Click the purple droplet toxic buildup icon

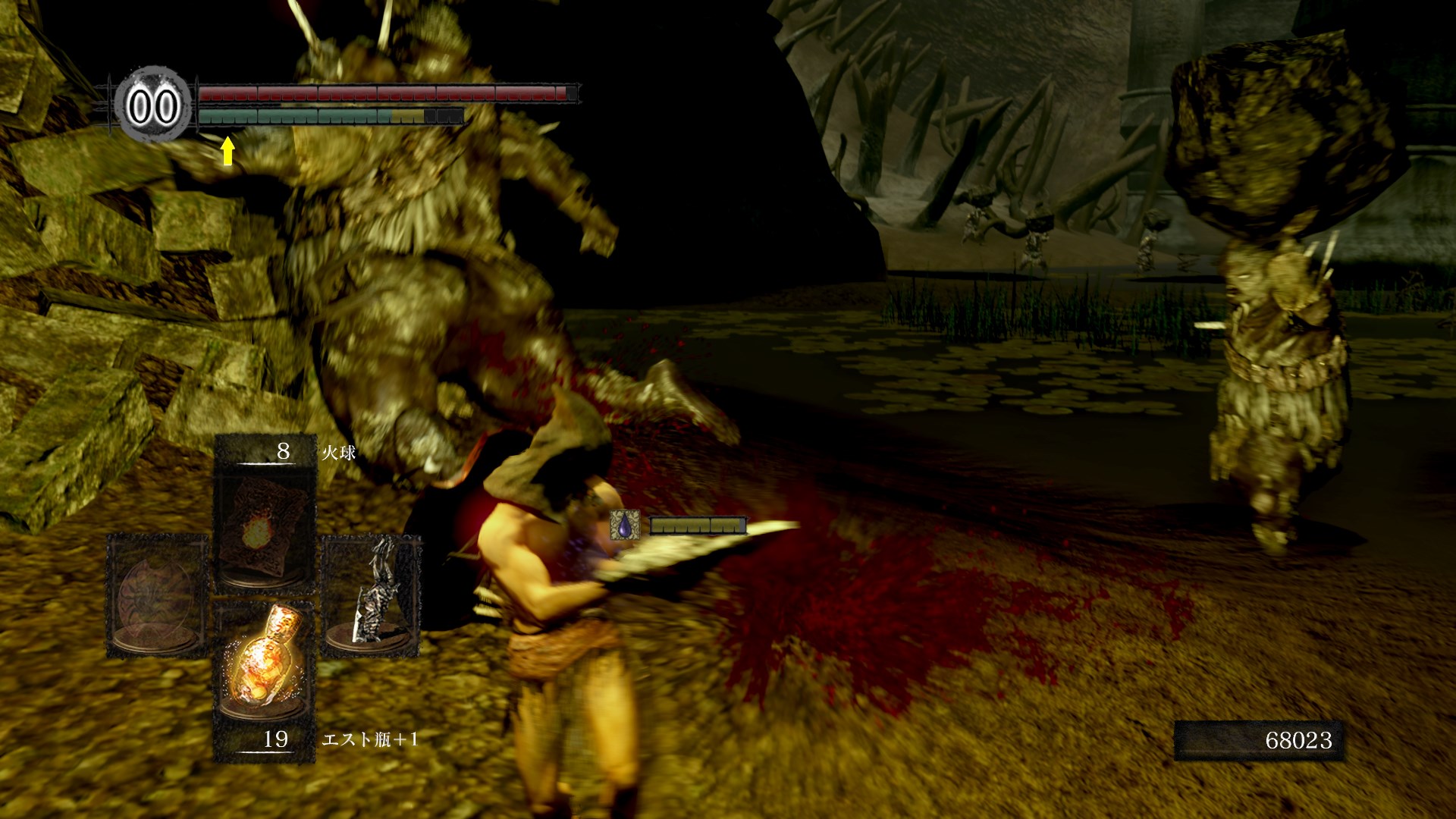625,526
